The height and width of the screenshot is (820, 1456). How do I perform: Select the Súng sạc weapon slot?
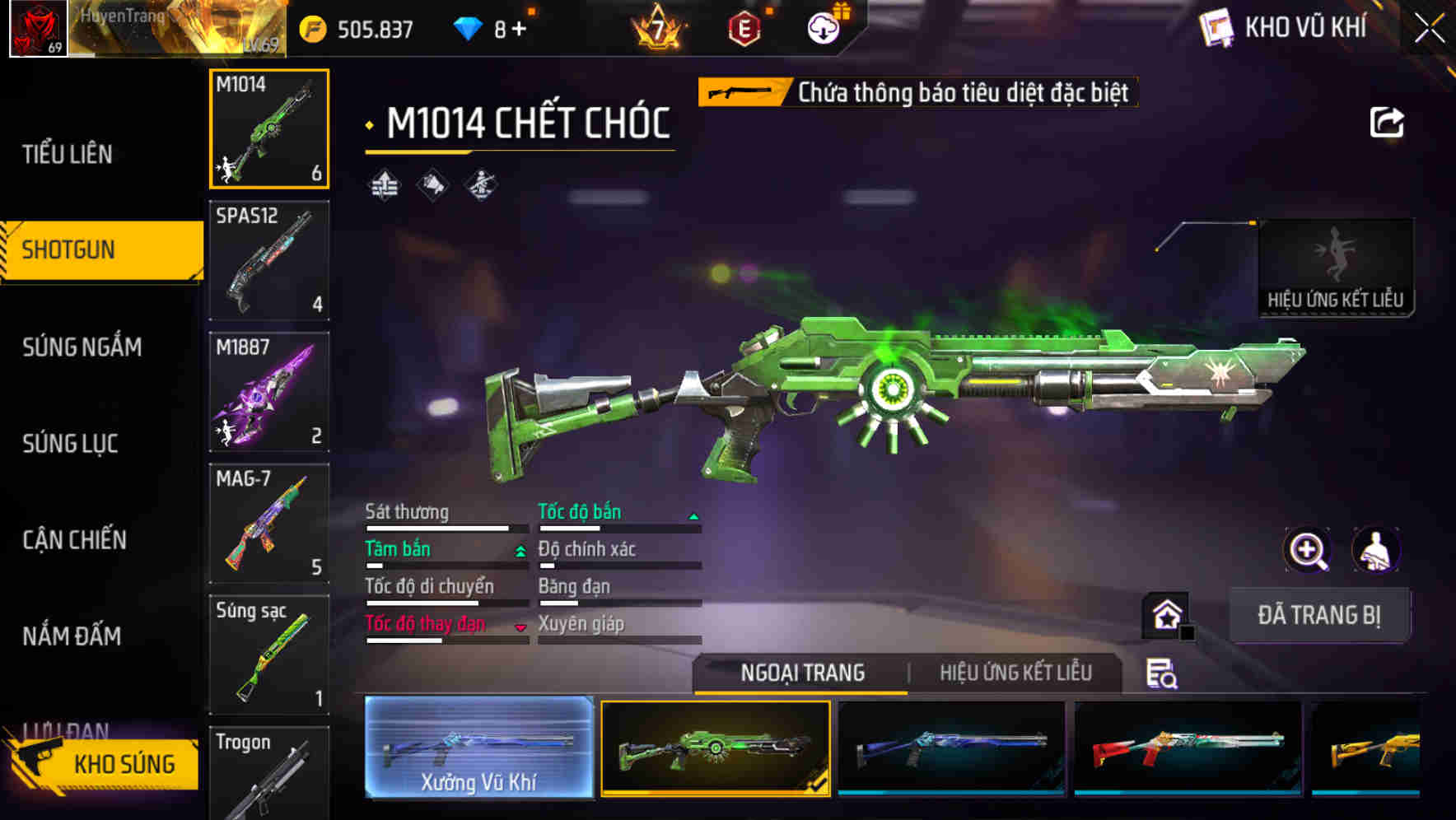click(x=269, y=655)
